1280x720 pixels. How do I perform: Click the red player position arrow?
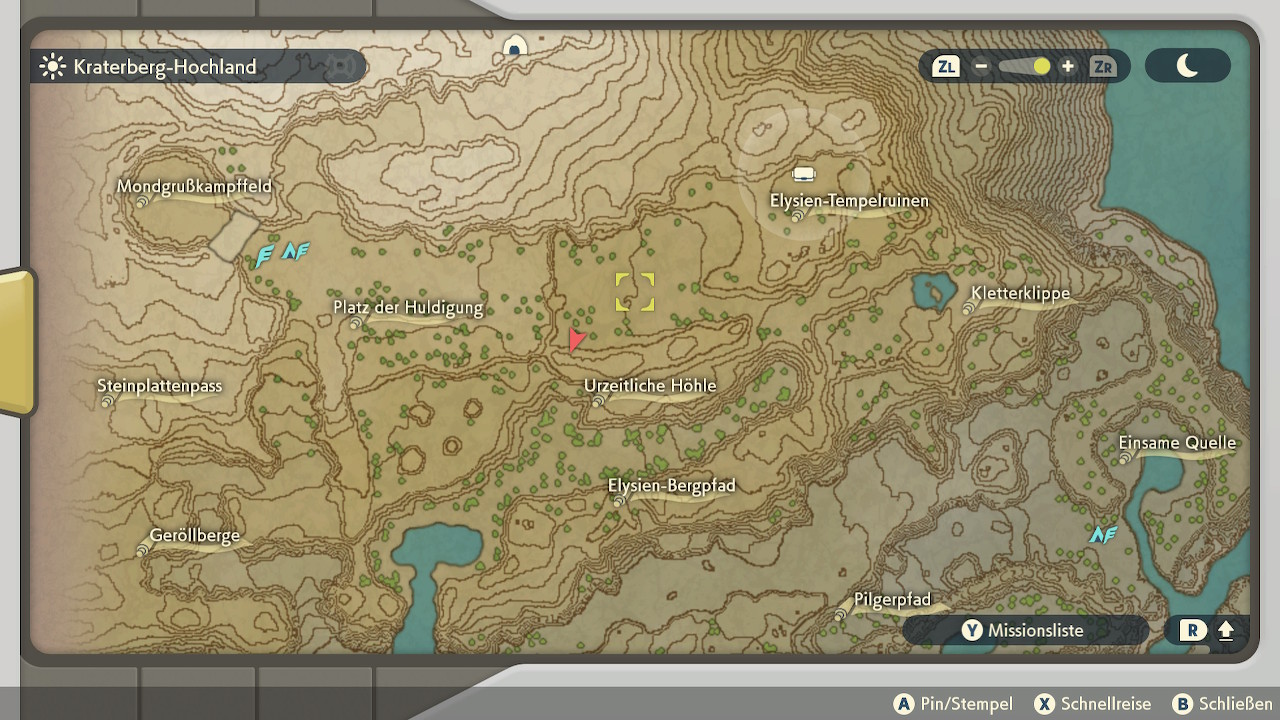(575, 340)
